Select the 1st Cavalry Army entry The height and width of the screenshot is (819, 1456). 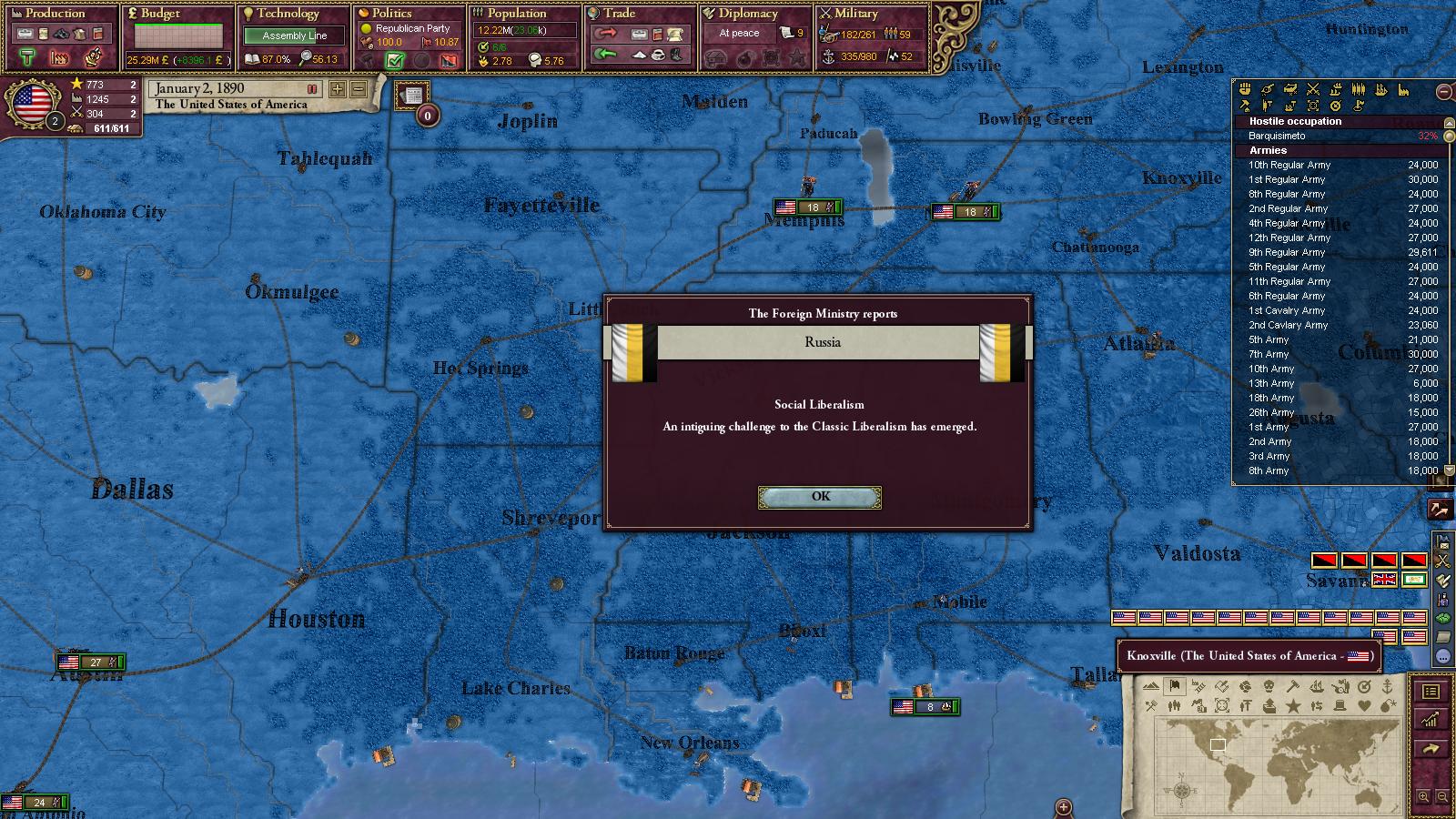(x=1288, y=311)
